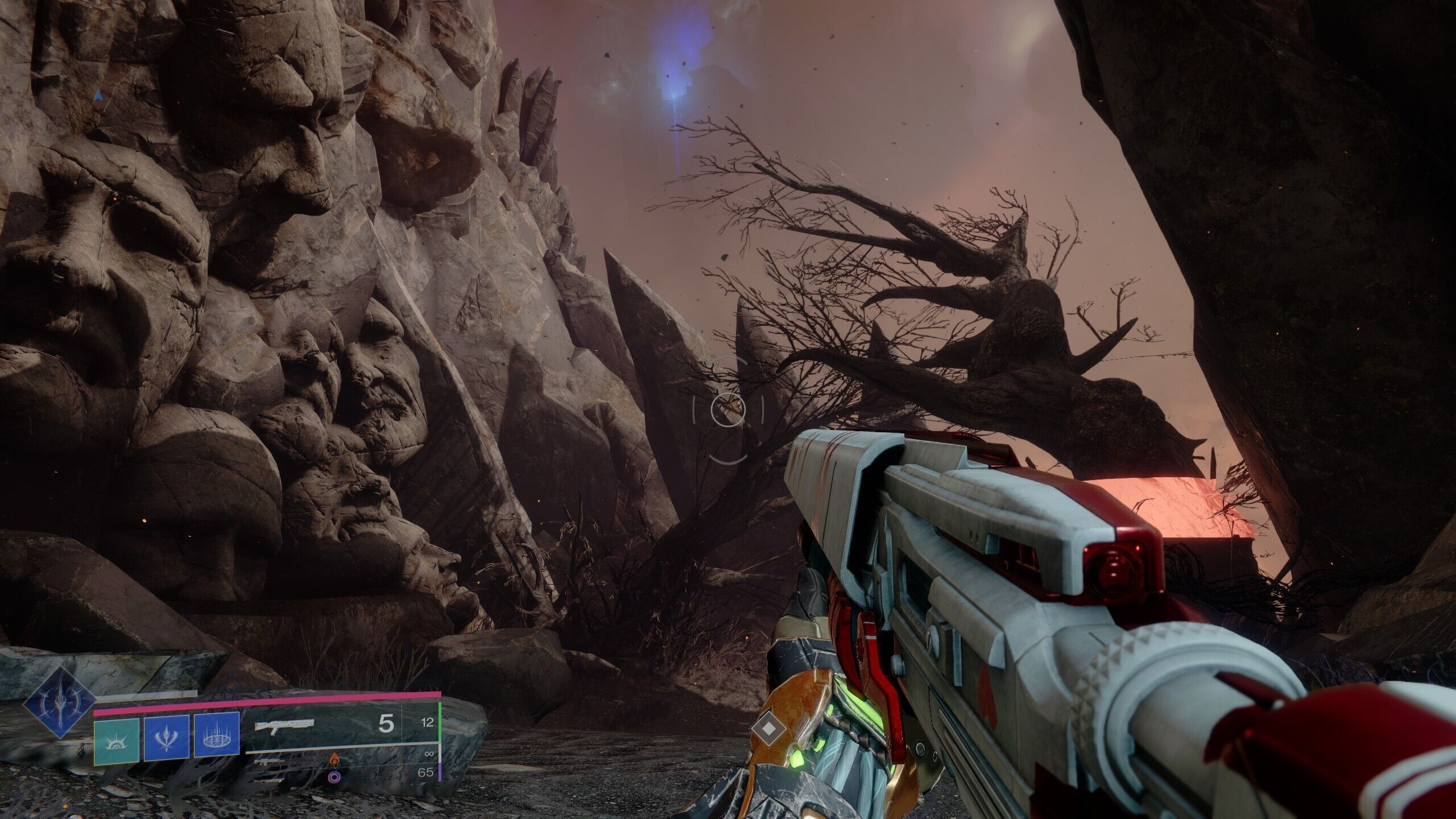Select the equipped shotgun weapon icon
The height and width of the screenshot is (819, 1456).
[x=284, y=725]
